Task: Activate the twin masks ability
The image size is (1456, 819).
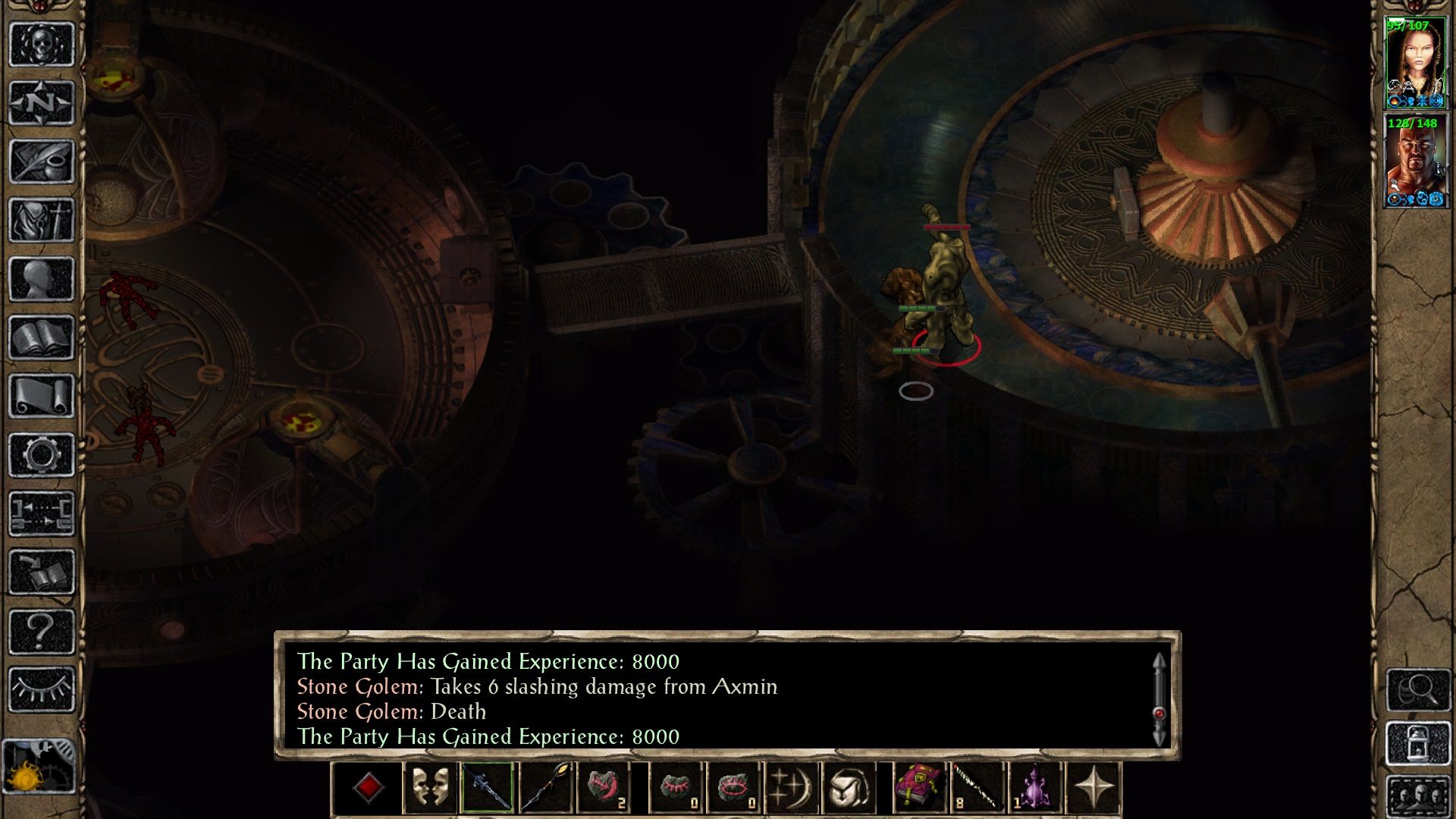Action: point(429,789)
